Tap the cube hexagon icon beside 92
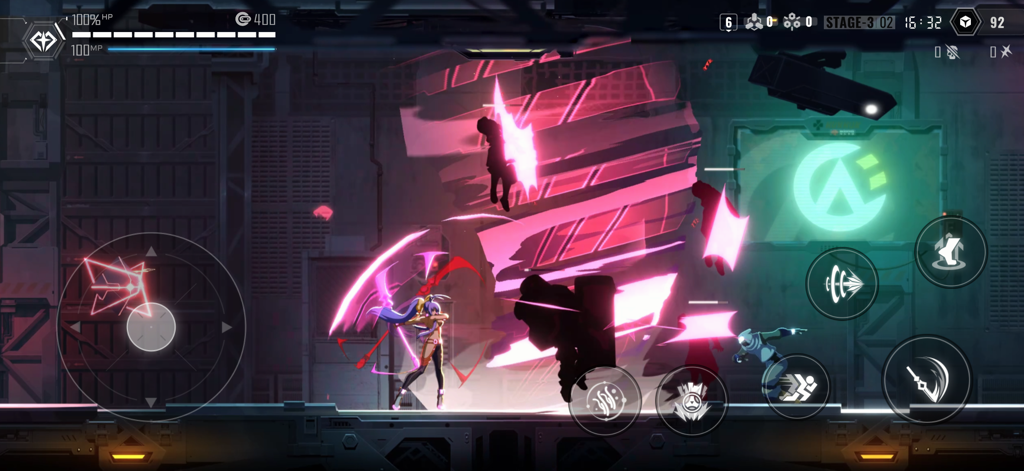Viewport: 1024px width, 471px height. pos(964,22)
